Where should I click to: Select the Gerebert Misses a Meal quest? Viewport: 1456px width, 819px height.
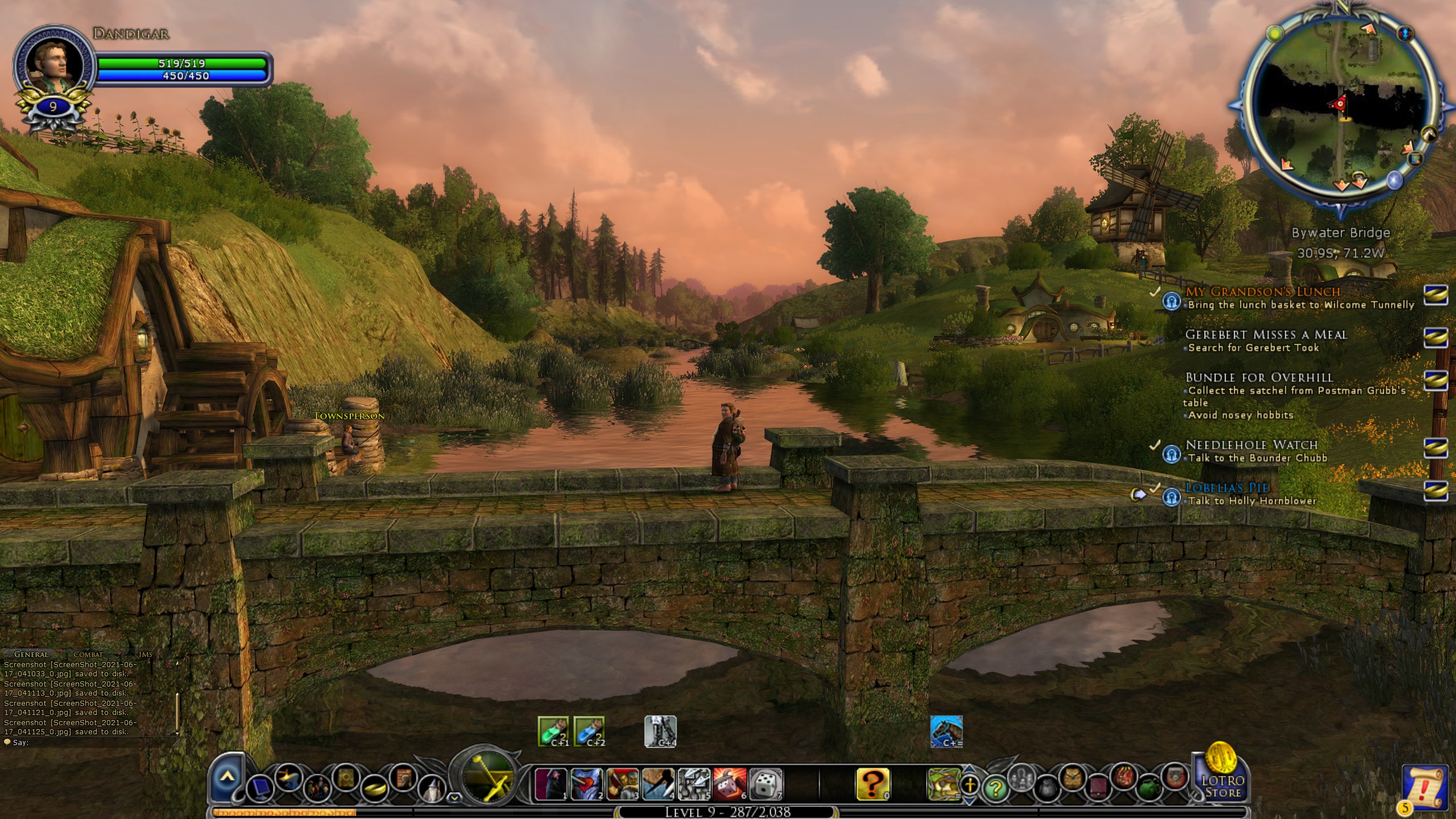click(1266, 334)
